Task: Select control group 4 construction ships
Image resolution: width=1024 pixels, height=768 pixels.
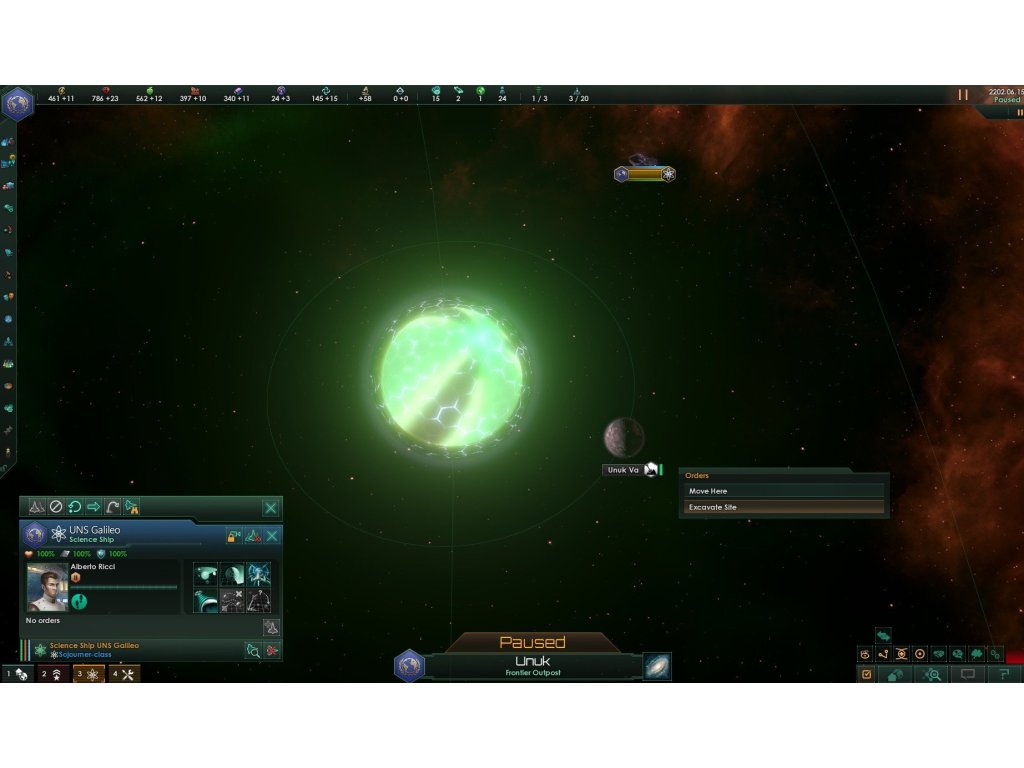Action: (124, 674)
